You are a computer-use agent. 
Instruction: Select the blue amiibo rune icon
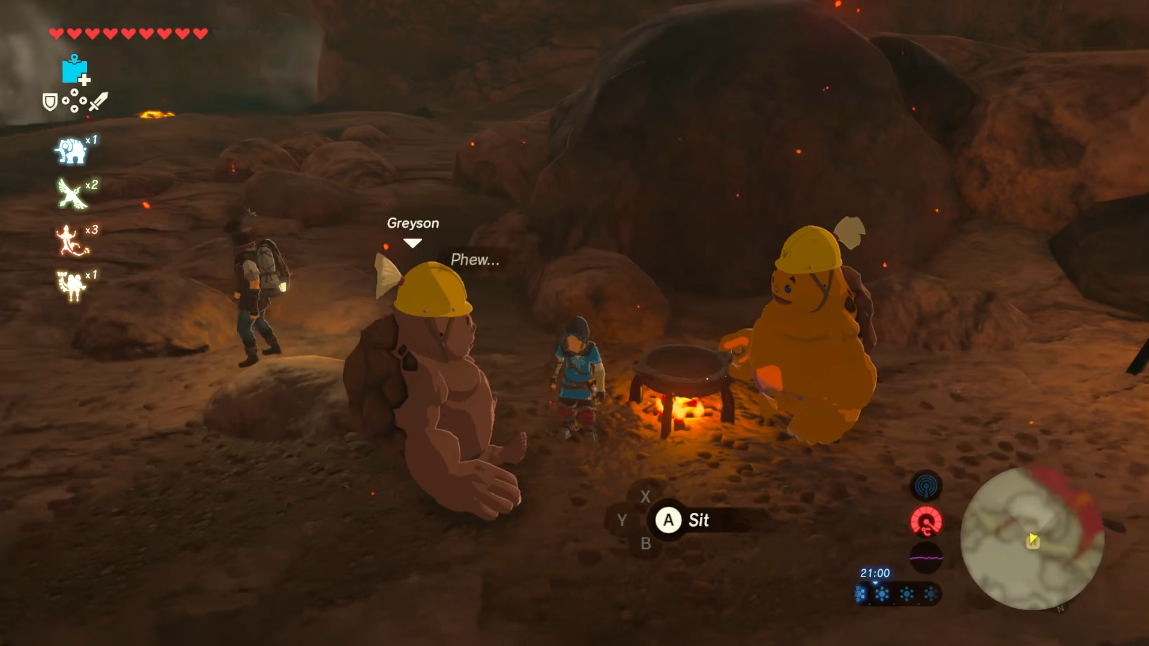pyautogui.click(x=74, y=70)
